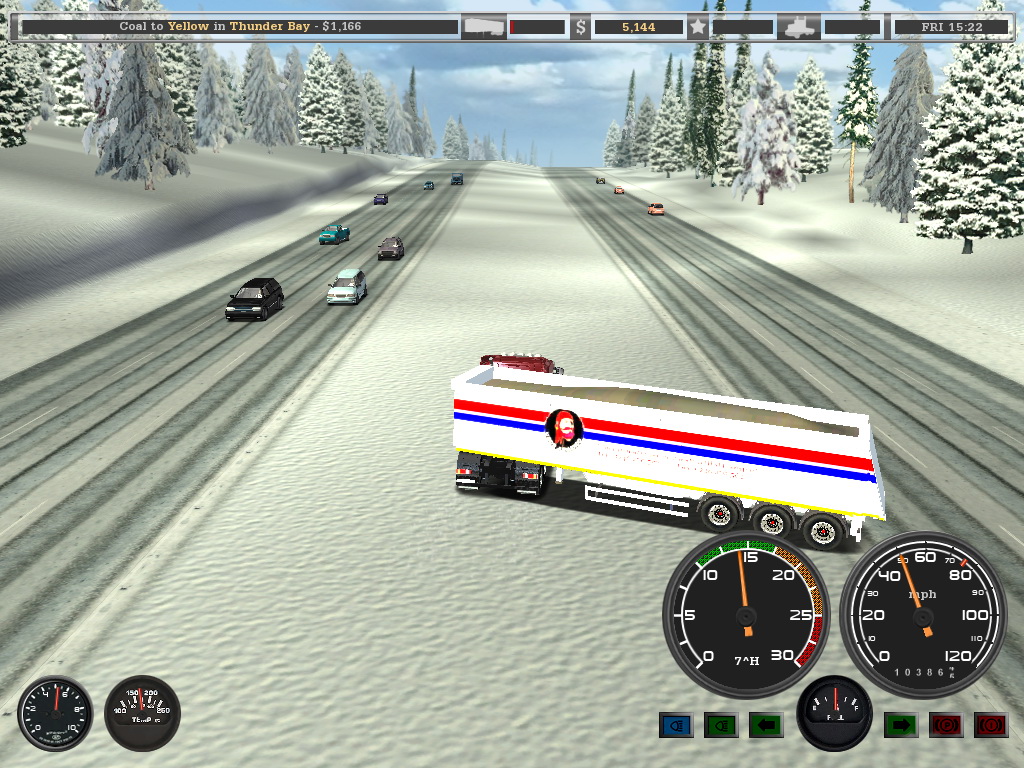The image size is (1024, 768).
Task: Click the blue high-beam headlight indicator
Action: tap(676, 724)
